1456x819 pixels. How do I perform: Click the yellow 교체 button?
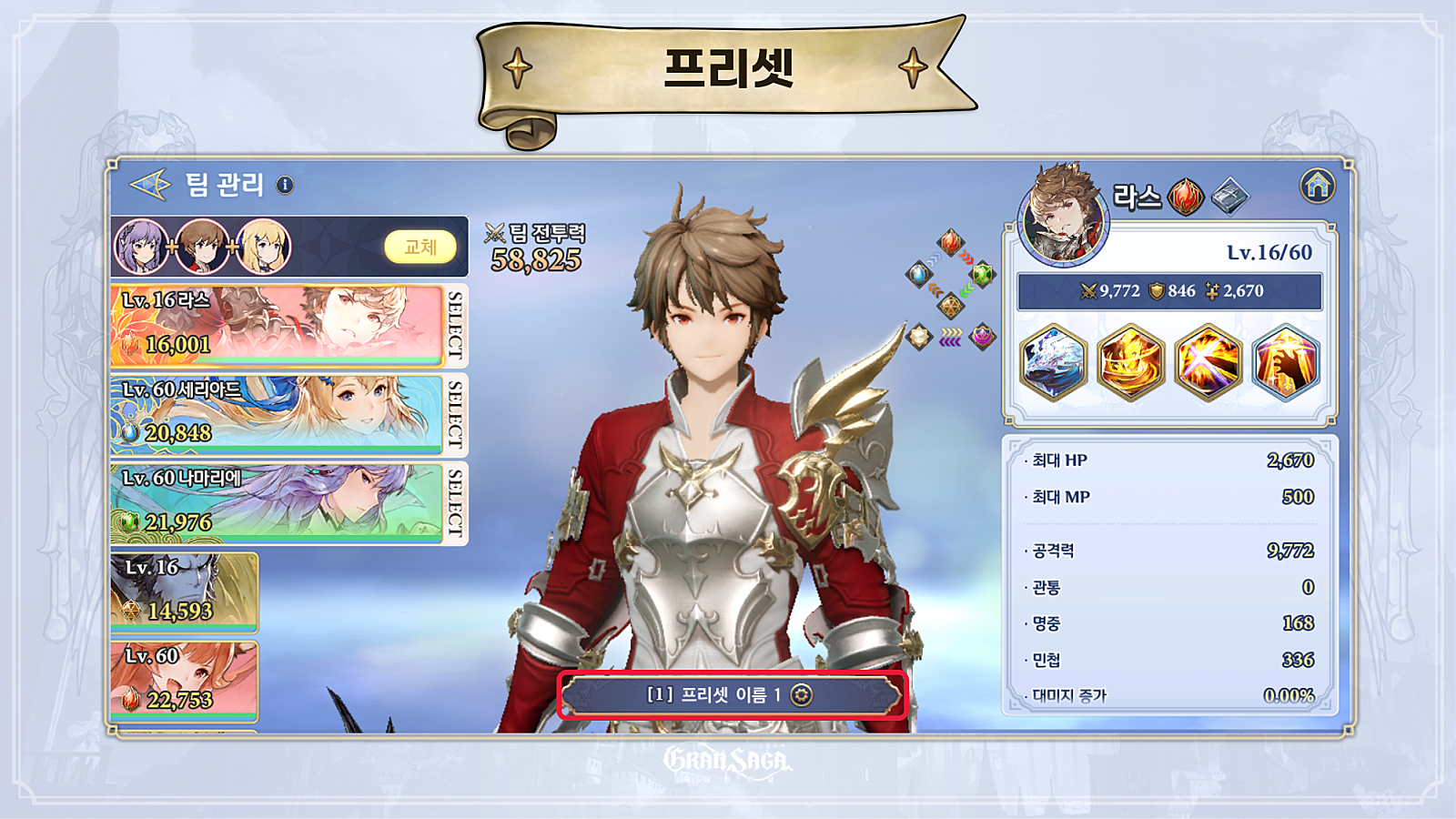pos(420,247)
